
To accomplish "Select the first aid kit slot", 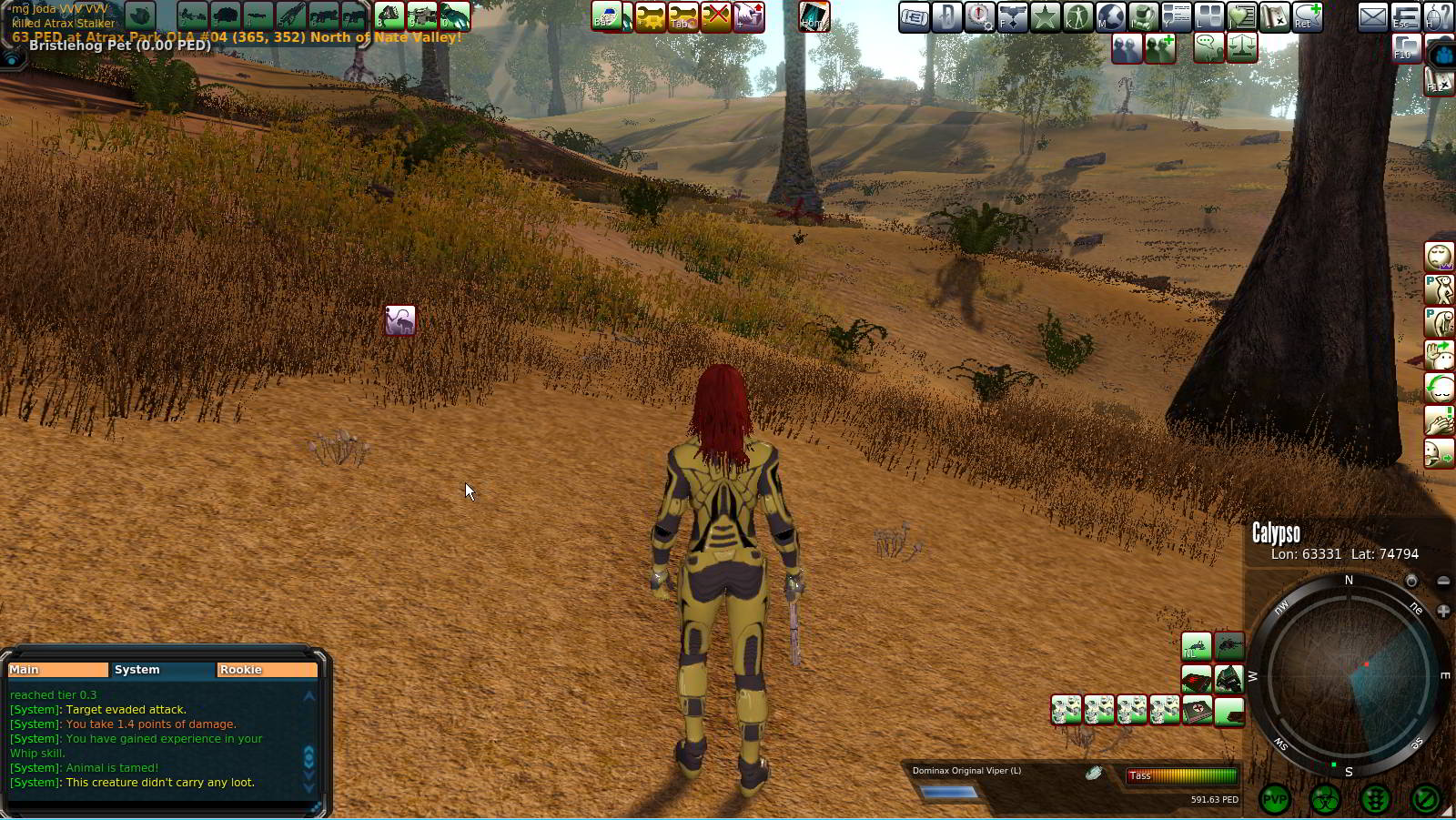I will pyautogui.click(x=1196, y=710).
